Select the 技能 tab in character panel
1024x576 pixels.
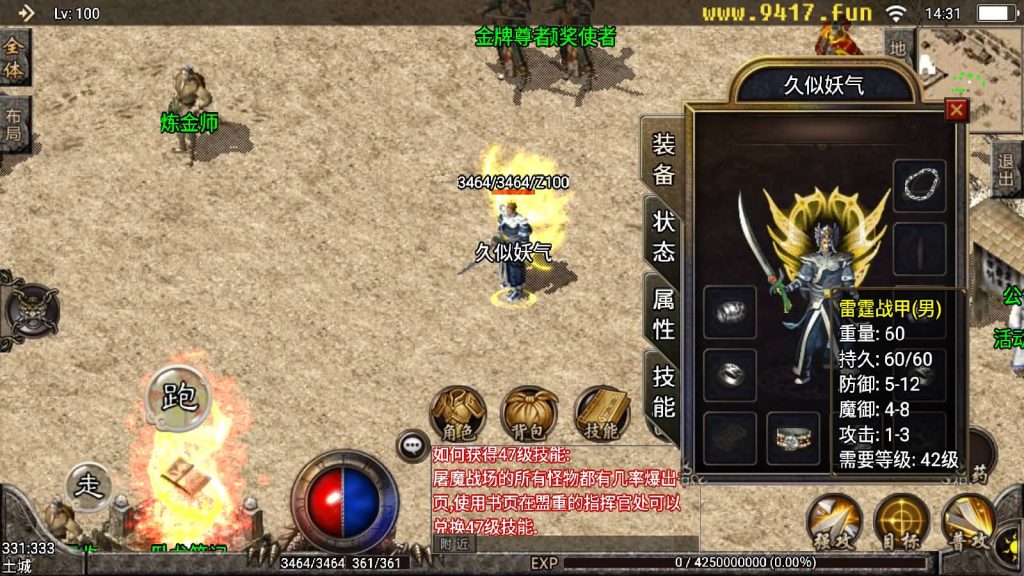point(663,391)
